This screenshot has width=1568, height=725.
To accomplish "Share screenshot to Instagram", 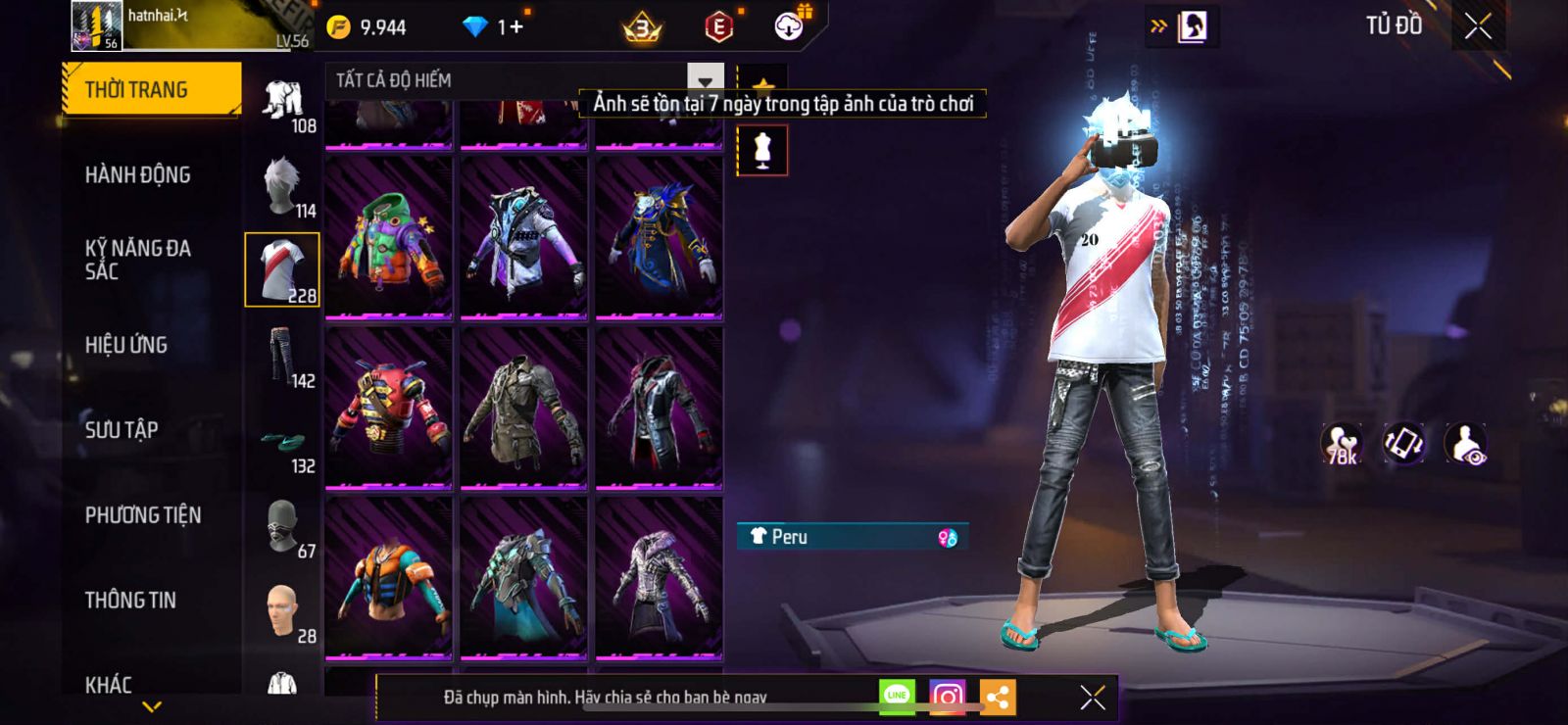I will pyautogui.click(x=947, y=697).
